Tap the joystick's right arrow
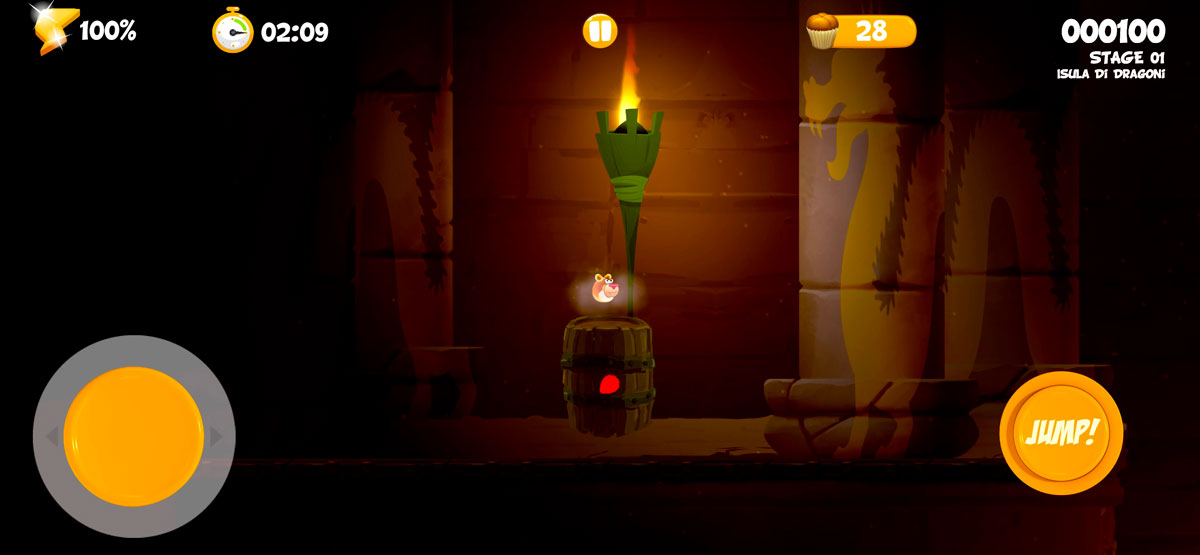This screenshot has width=1200, height=555. click(216, 437)
